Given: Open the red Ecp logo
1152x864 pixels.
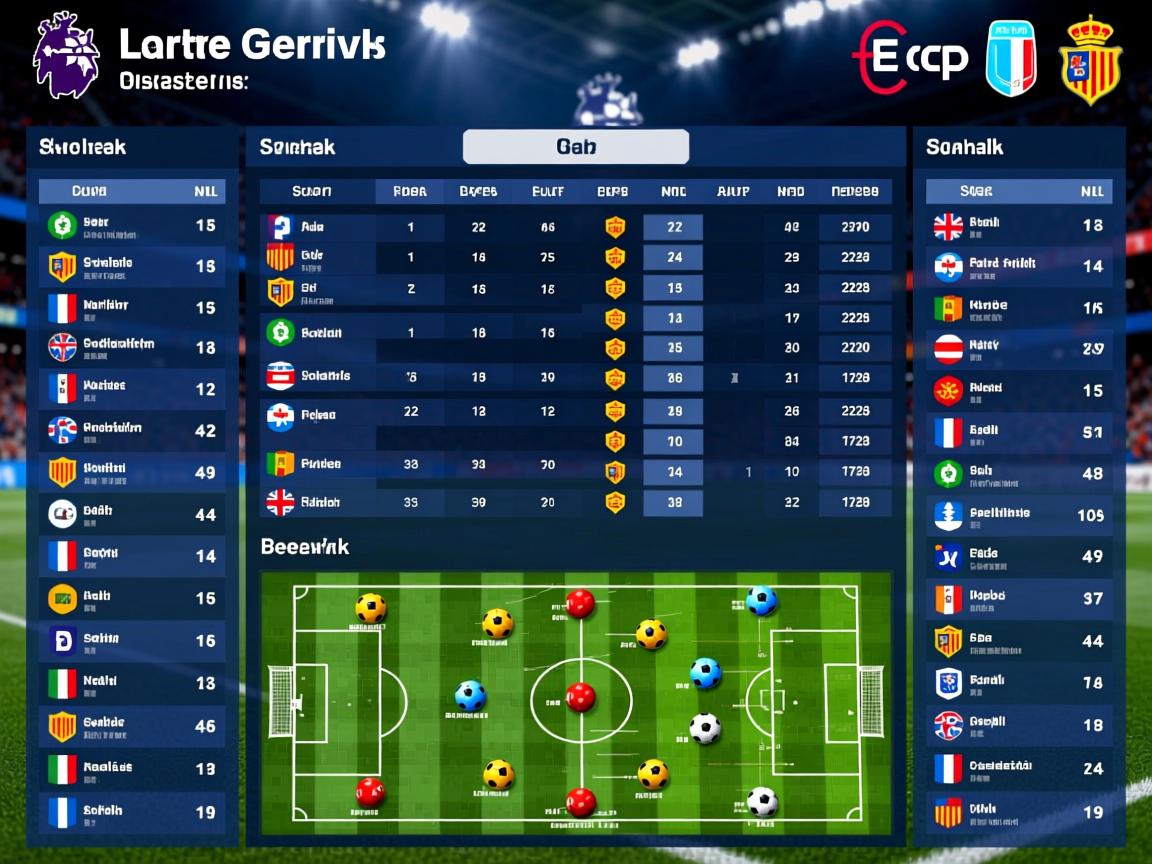Looking at the screenshot, I should click(911, 58).
